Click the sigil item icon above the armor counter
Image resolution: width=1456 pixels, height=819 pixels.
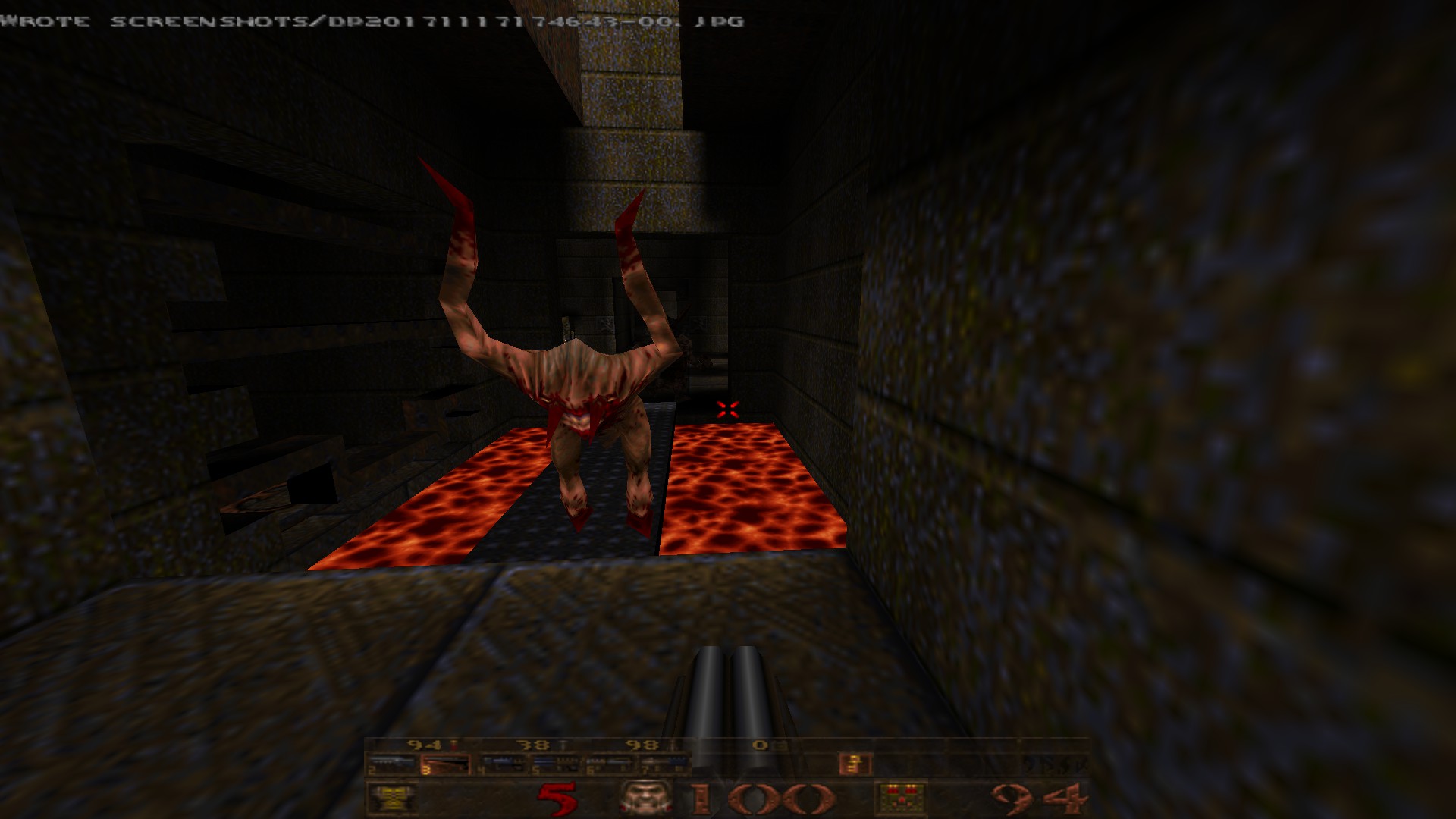tap(851, 763)
